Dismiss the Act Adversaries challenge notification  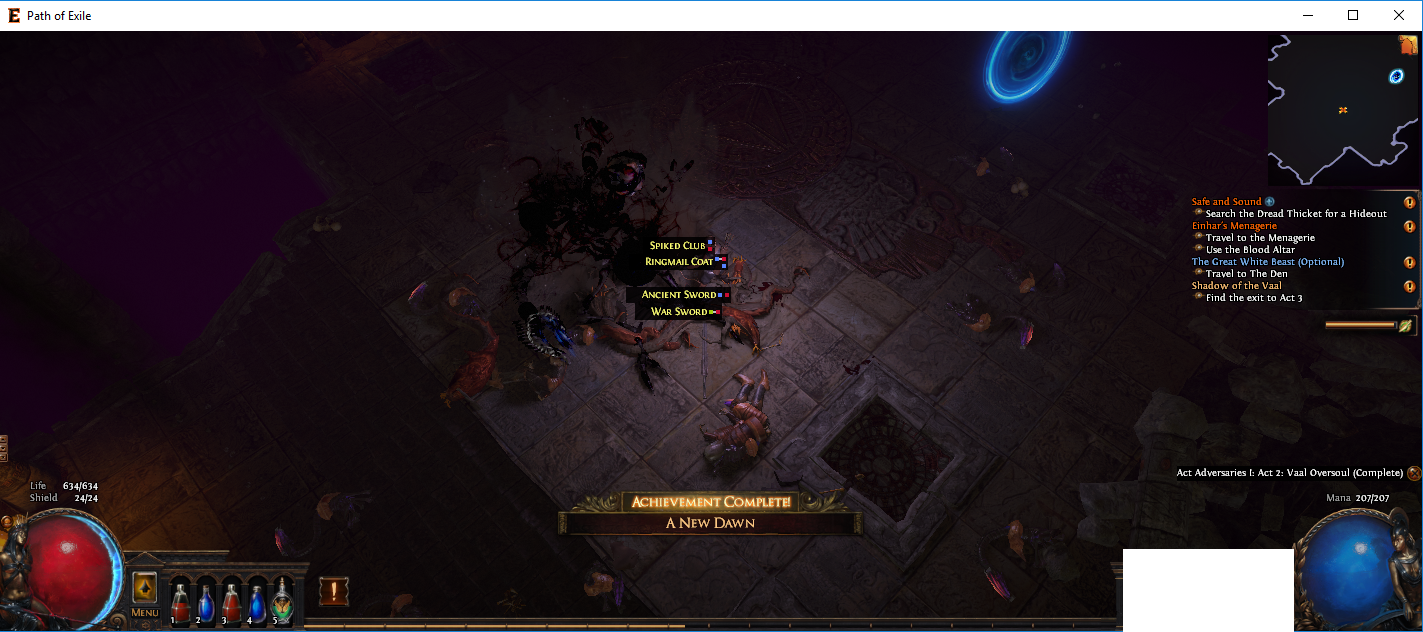coord(1413,473)
